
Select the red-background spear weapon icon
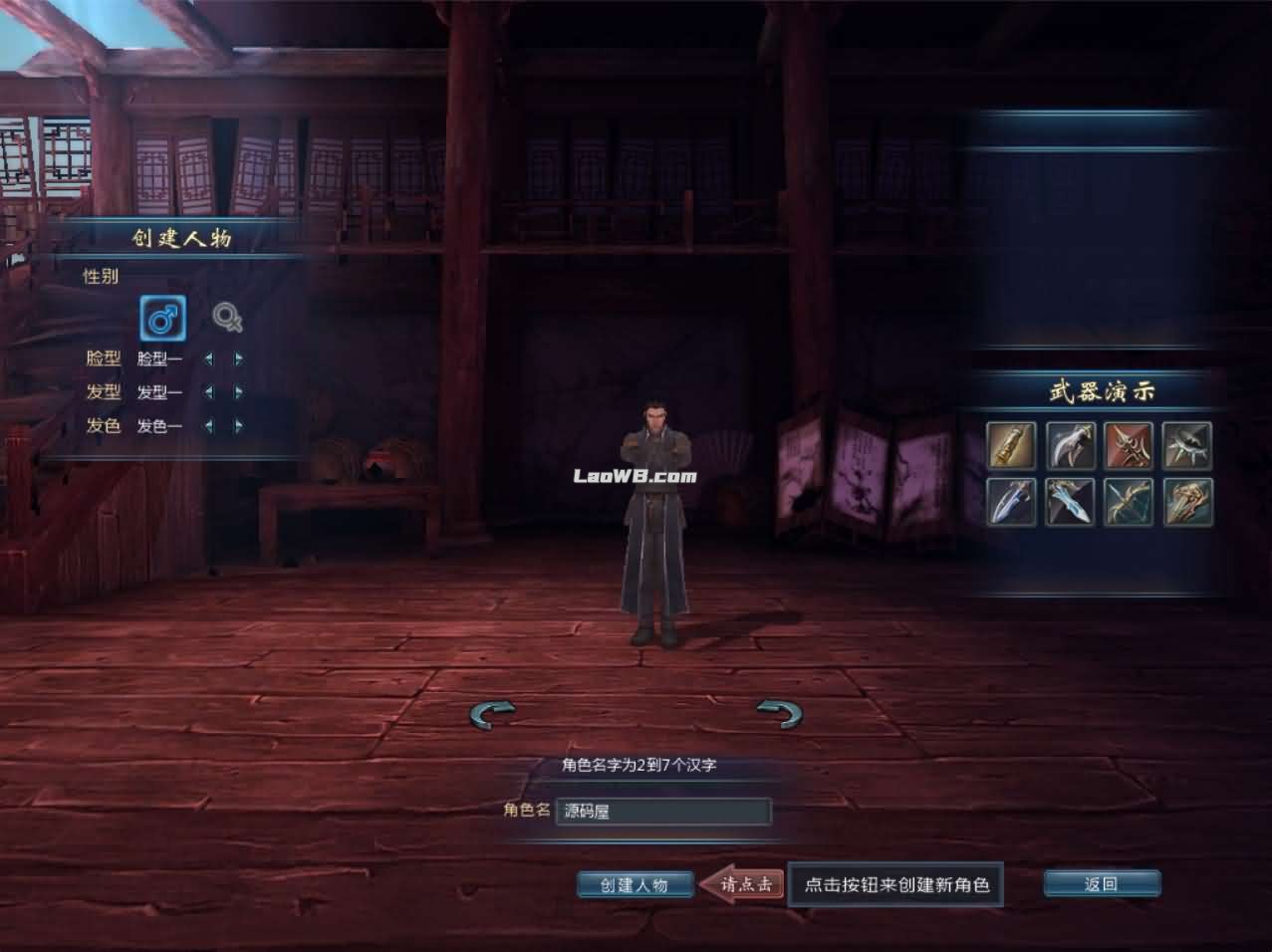1129,444
